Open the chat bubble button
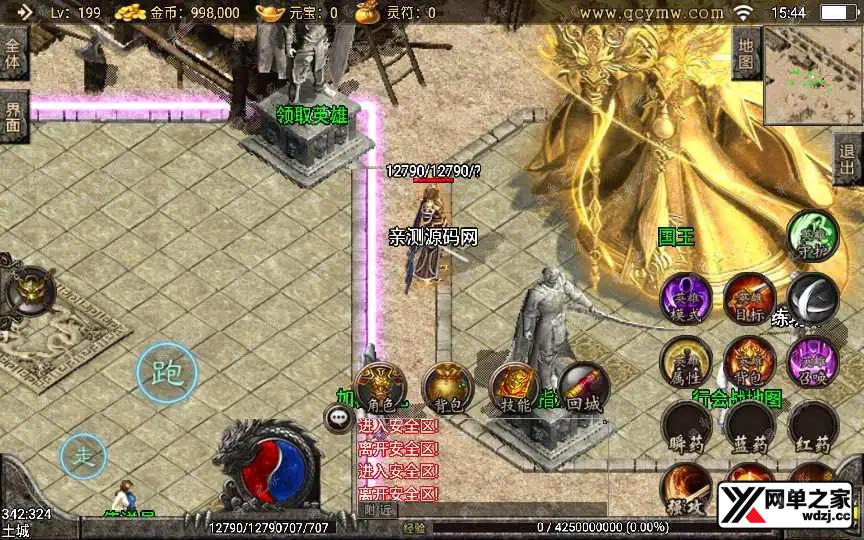This screenshot has height=540, width=864. [x=337, y=417]
